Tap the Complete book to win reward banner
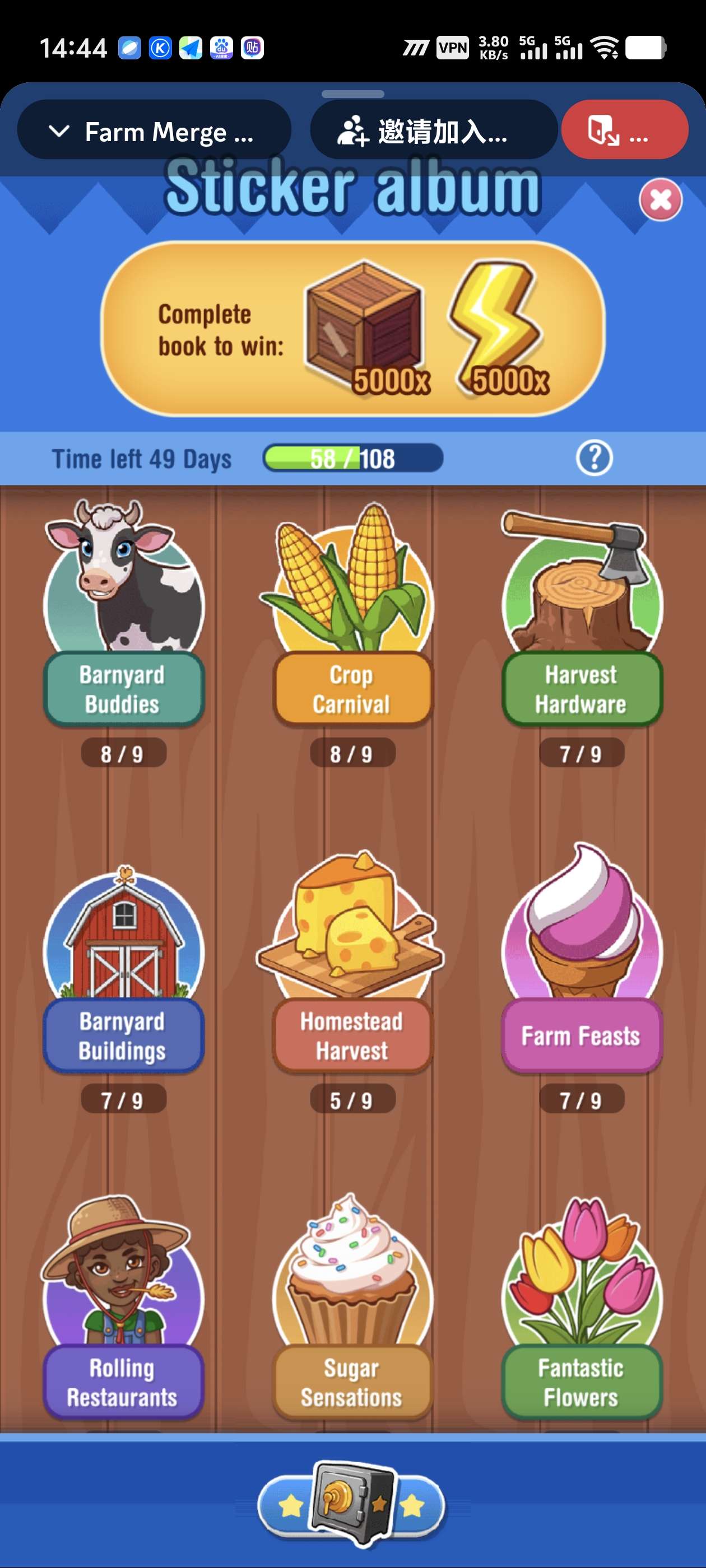Screen dimensions: 706x1568 pos(352,329)
